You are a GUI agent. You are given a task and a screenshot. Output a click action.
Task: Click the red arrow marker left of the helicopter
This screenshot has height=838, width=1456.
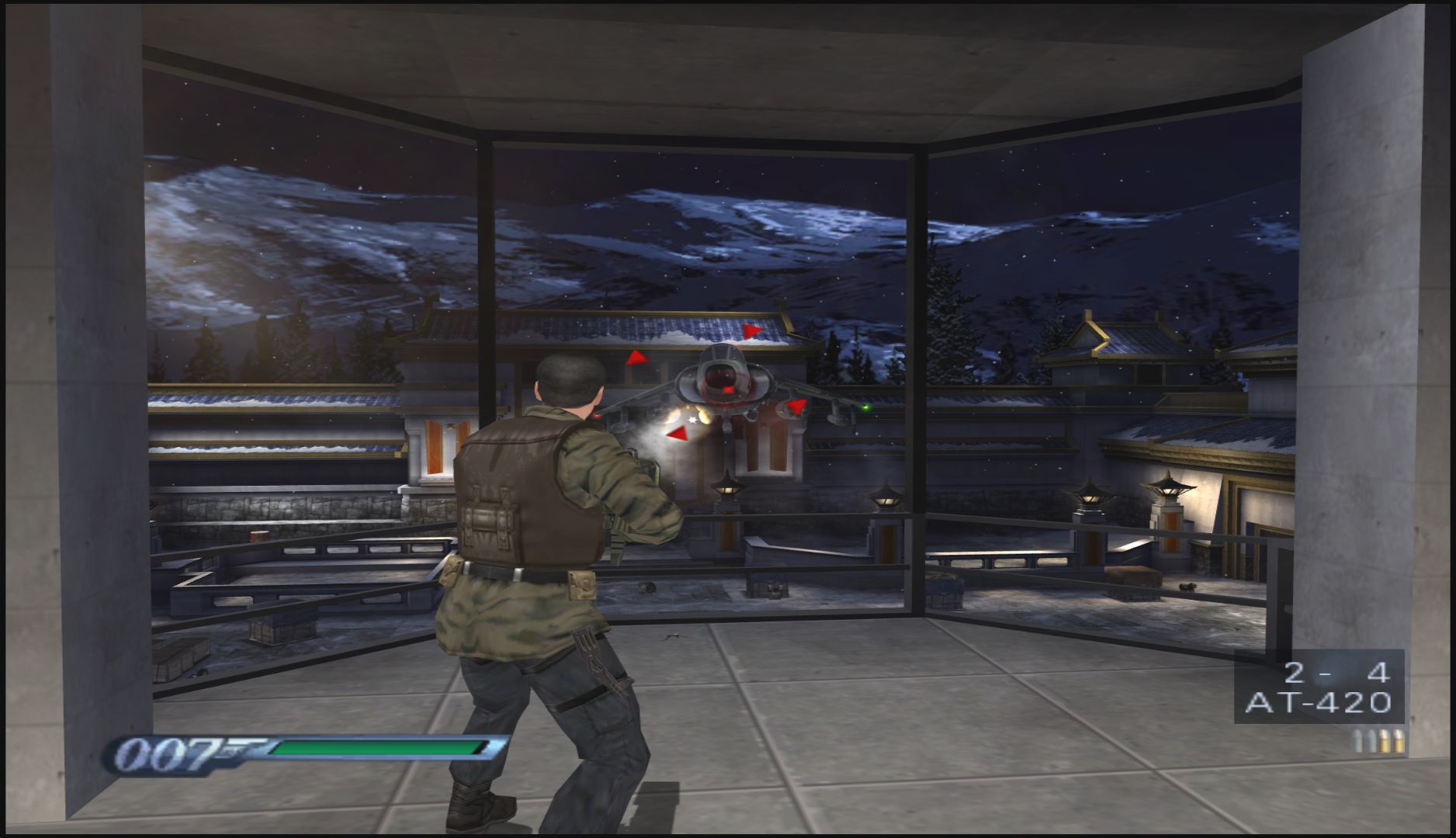636,358
